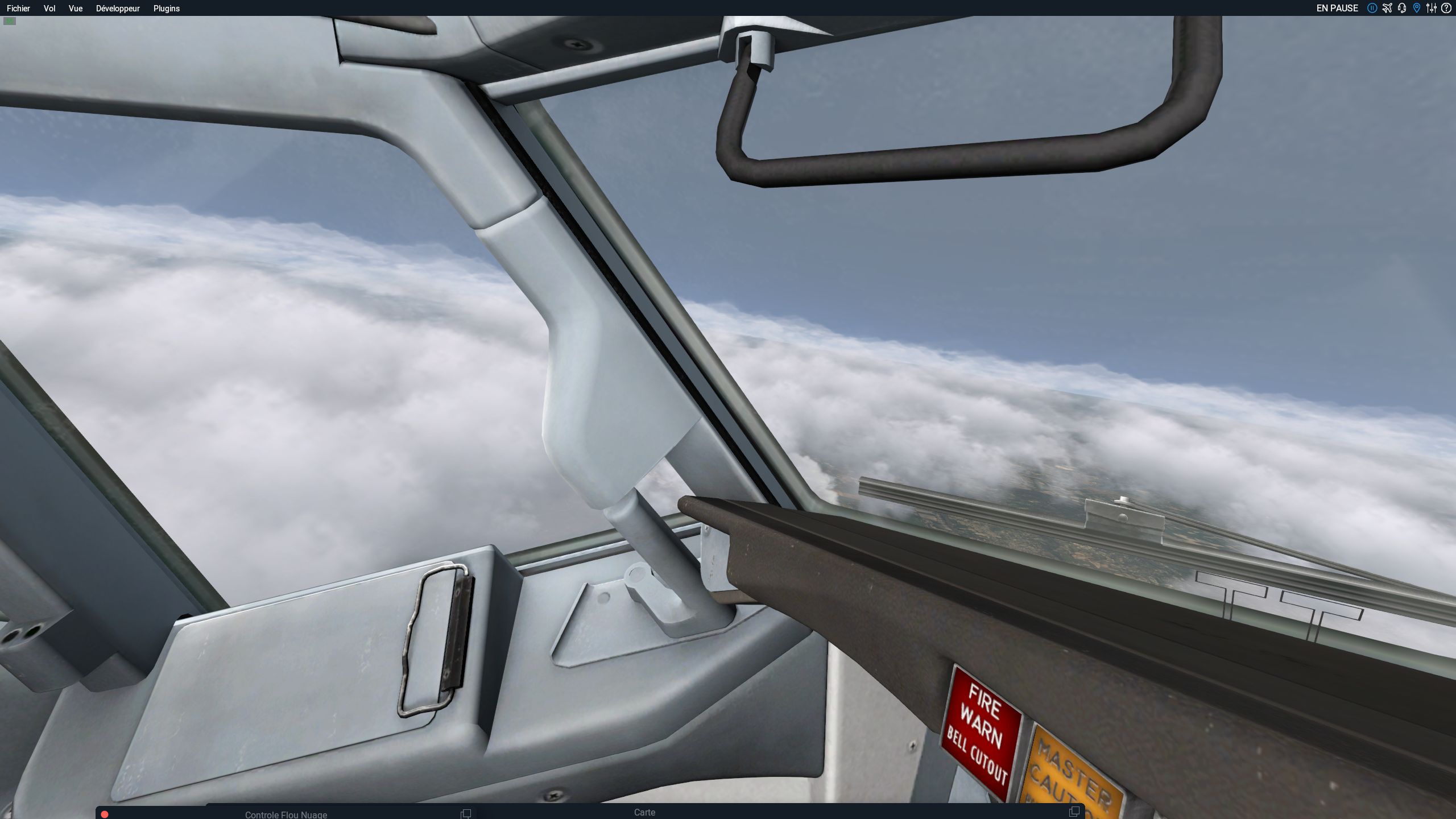Image resolution: width=1456 pixels, height=819 pixels.
Task: Show the map via location pin icon
Action: (1417, 8)
